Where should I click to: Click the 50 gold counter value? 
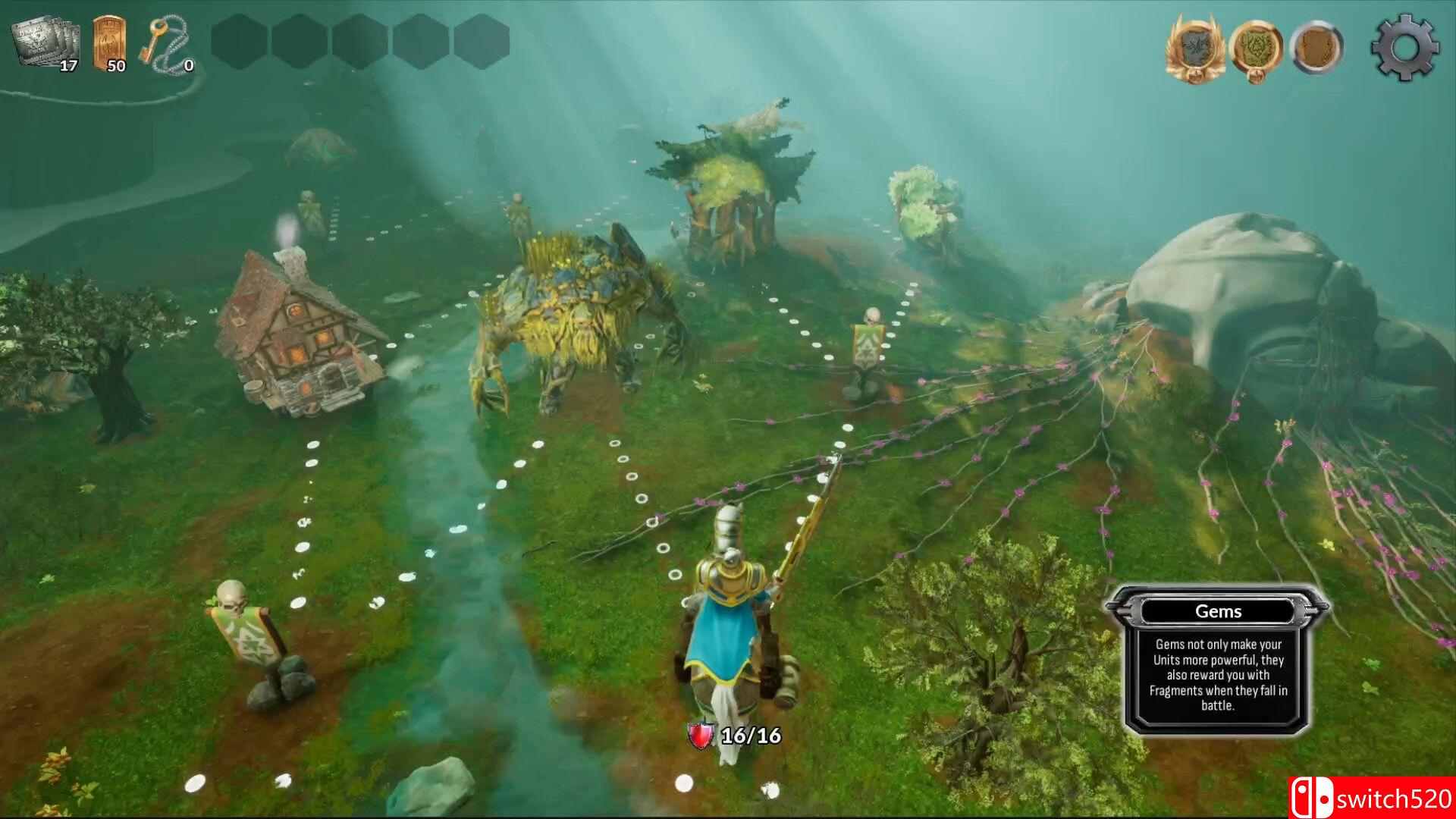pos(115,67)
